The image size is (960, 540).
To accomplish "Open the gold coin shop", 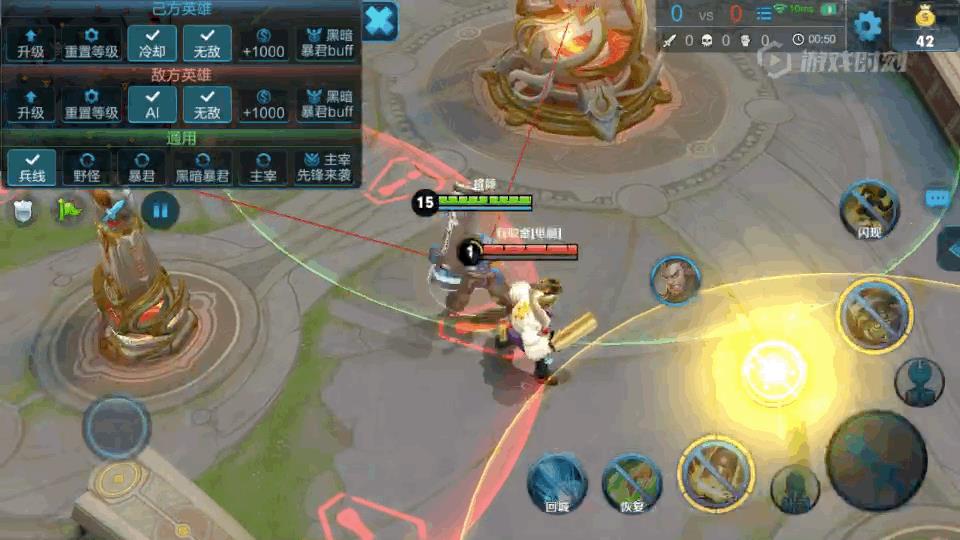I will 925,26.
